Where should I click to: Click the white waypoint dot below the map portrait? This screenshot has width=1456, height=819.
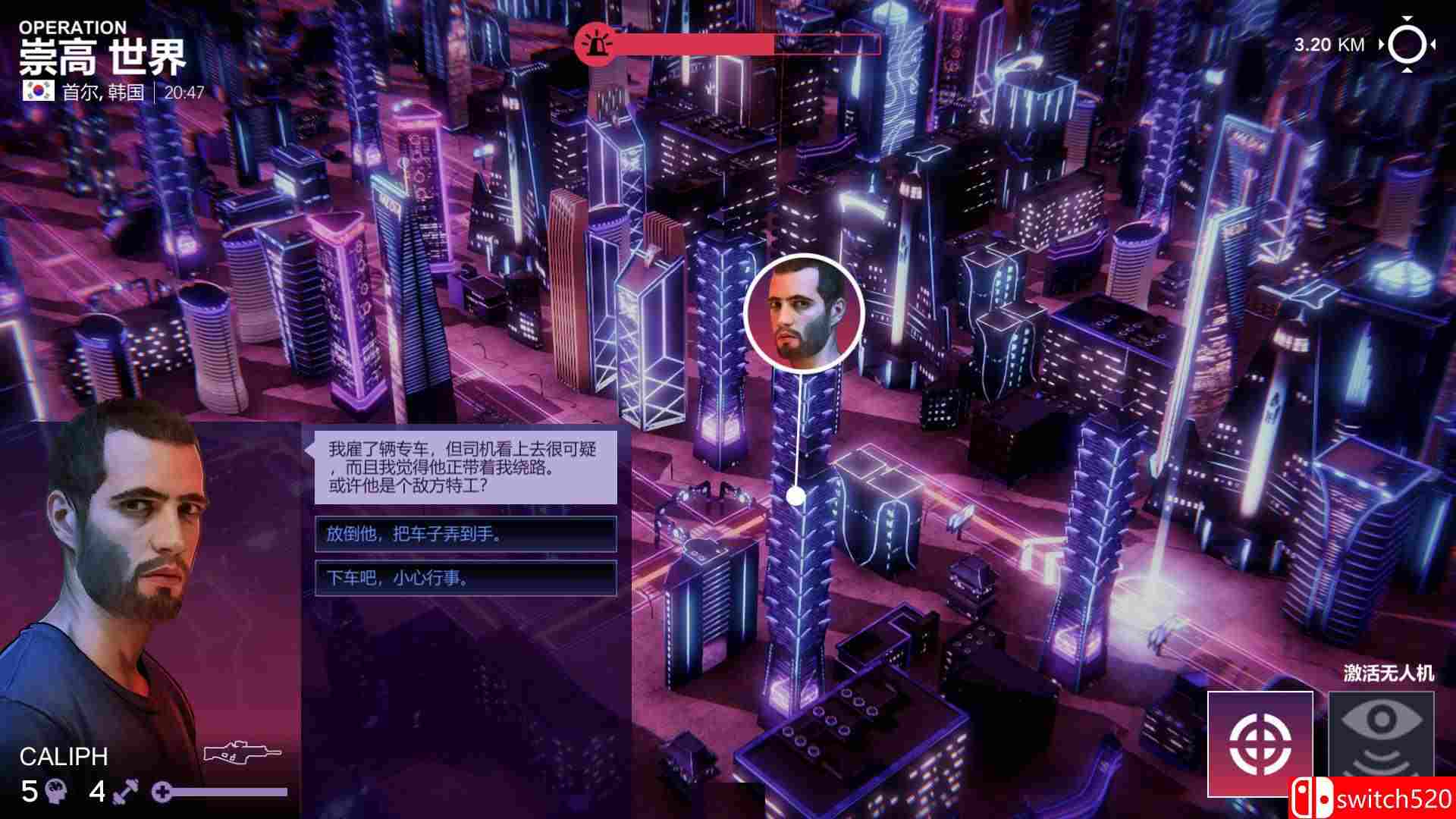(x=795, y=493)
